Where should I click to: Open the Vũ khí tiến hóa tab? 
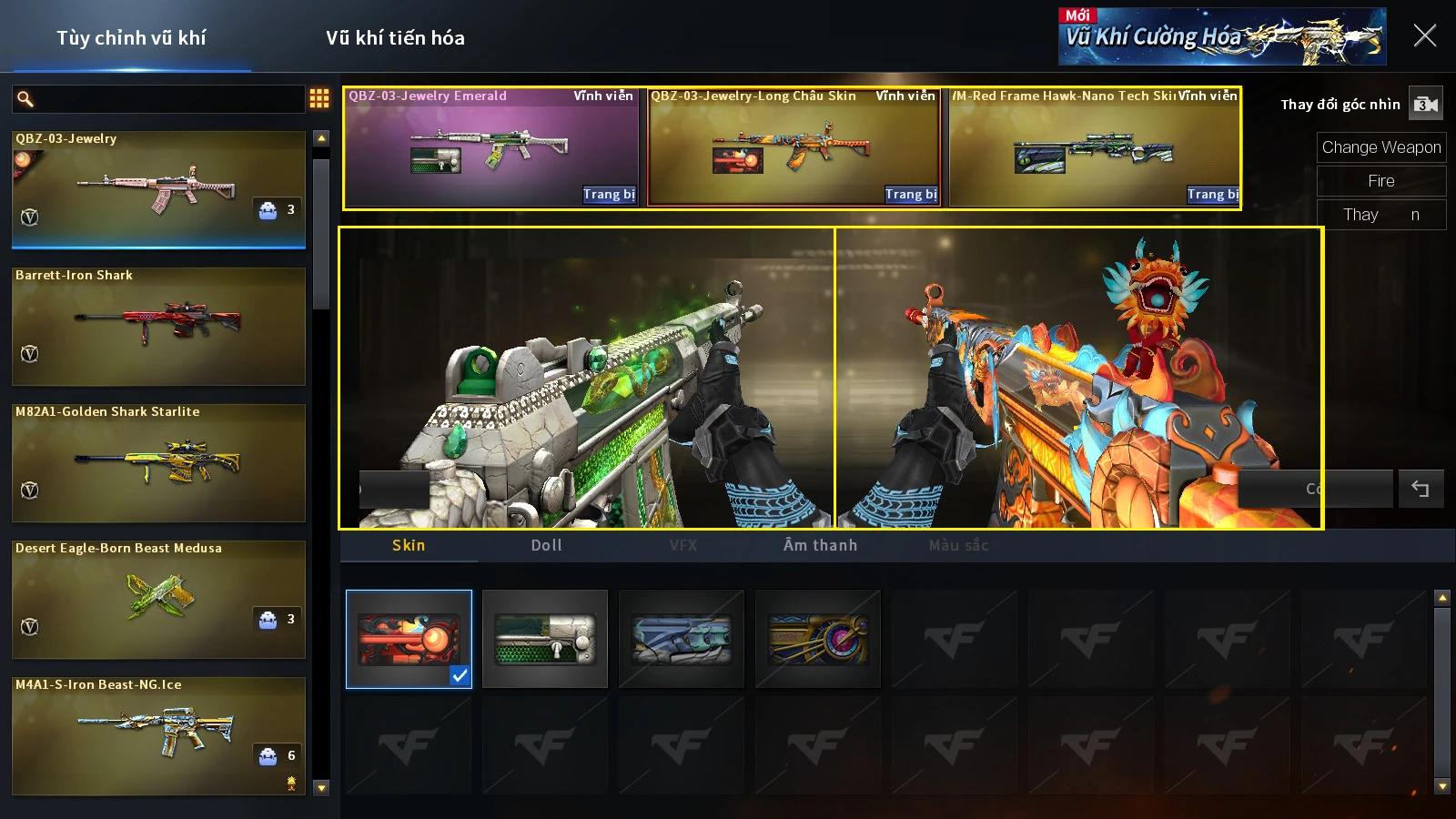click(395, 38)
